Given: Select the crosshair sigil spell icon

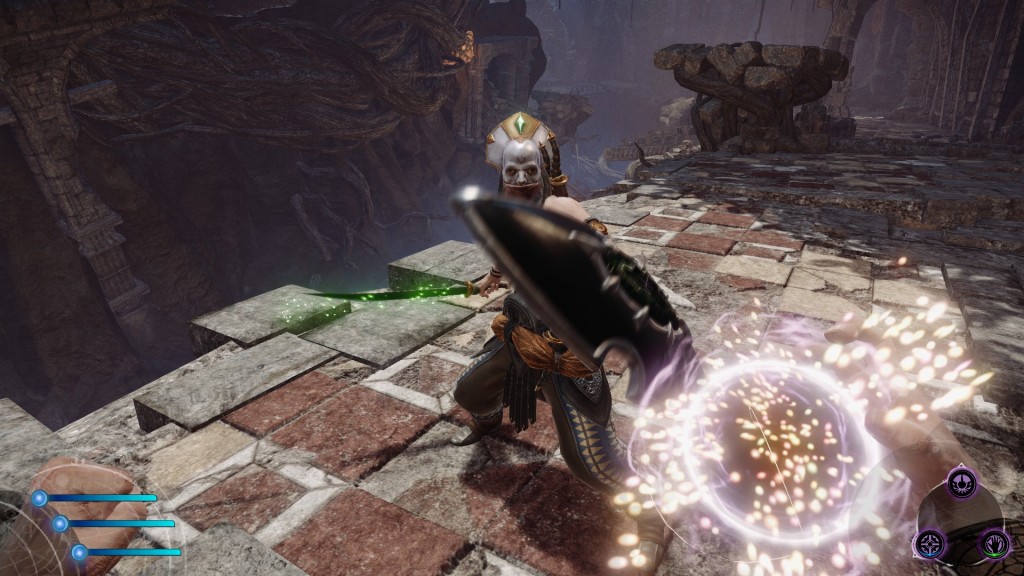Looking at the screenshot, I should click(929, 543).
